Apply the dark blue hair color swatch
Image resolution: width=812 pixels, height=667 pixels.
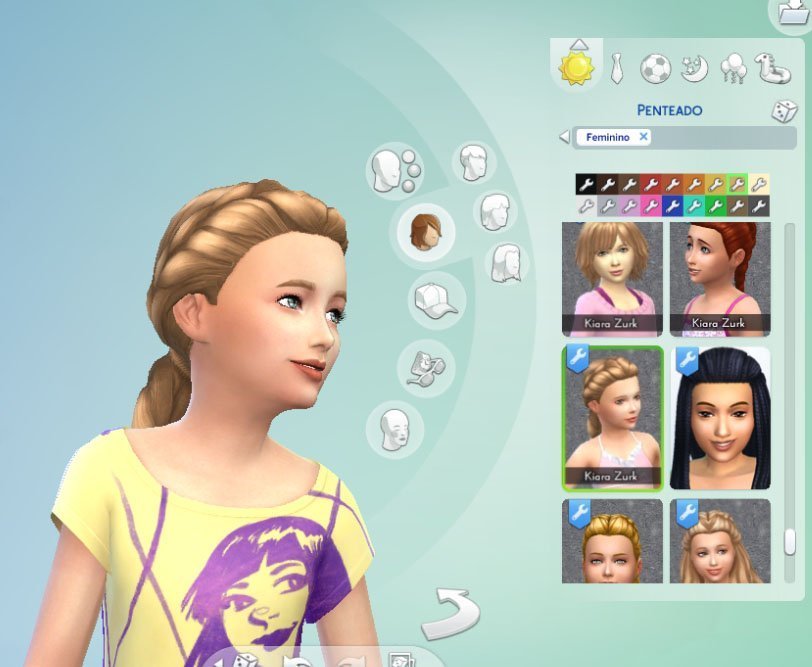(x=673, y=206)
